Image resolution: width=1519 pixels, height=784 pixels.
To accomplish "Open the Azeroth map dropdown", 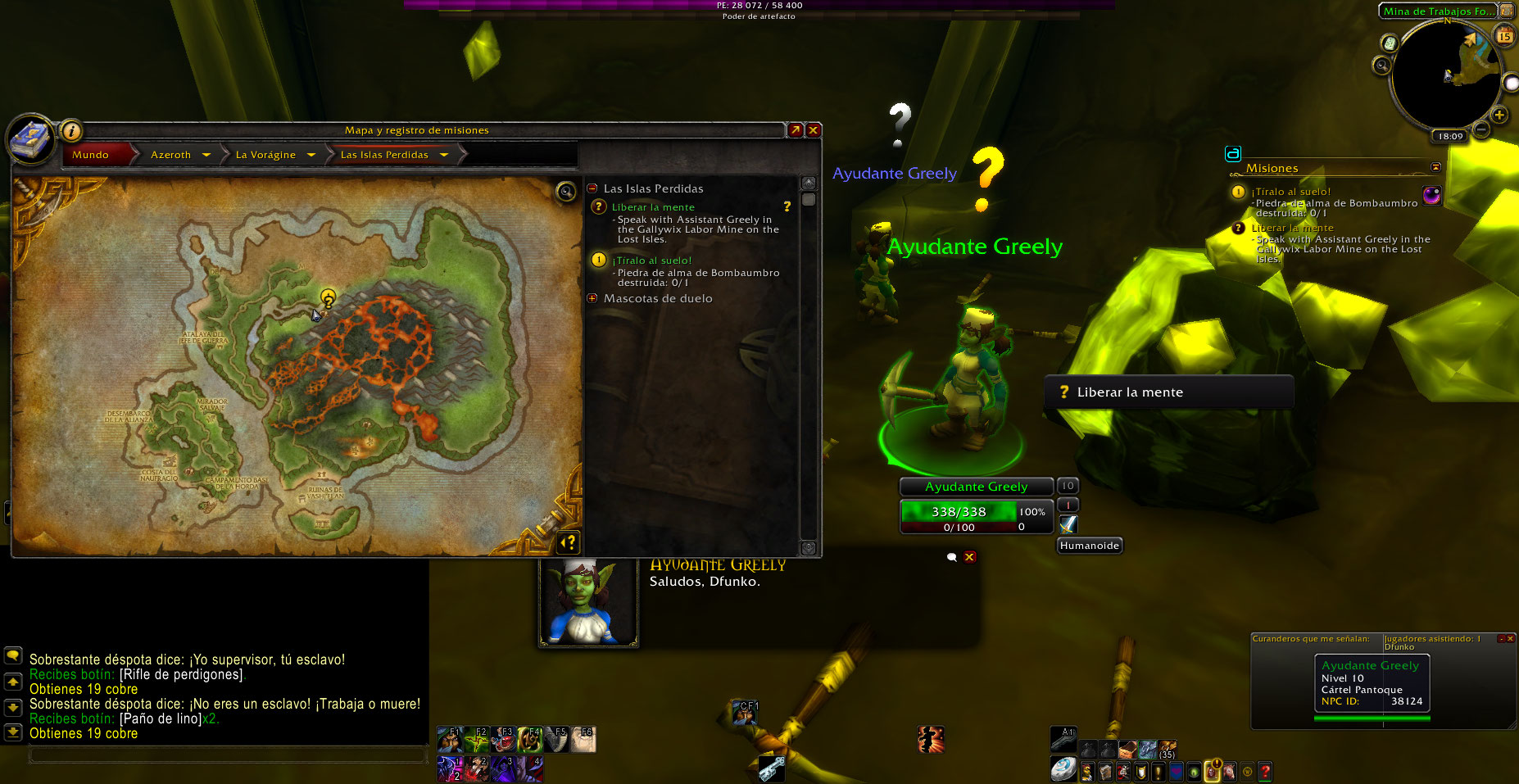I will [x=206, y=155].
